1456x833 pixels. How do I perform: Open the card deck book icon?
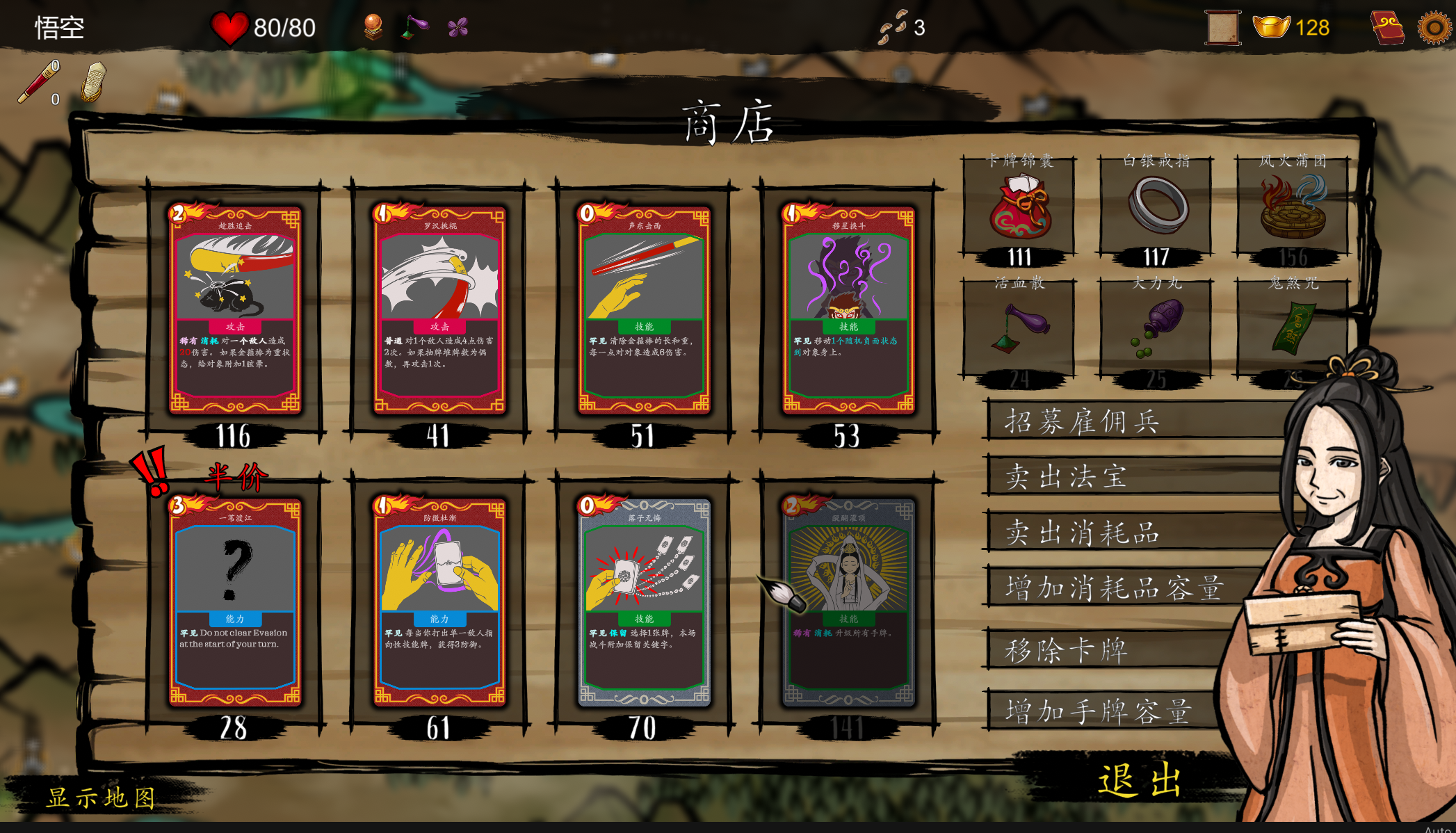pos(1388,29)
